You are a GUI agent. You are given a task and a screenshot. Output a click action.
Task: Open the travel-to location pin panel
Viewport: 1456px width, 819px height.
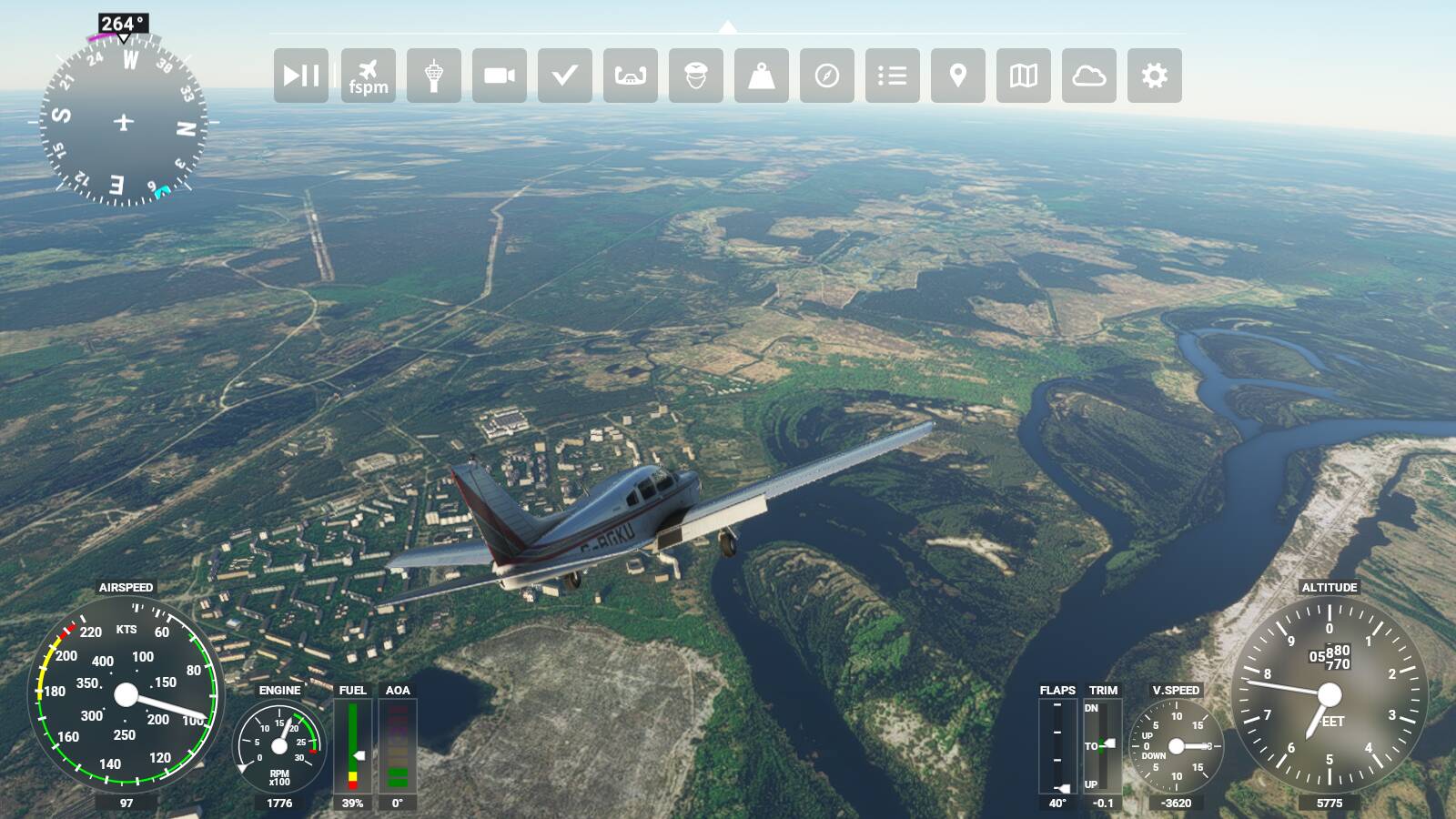(x=958, y=76)
